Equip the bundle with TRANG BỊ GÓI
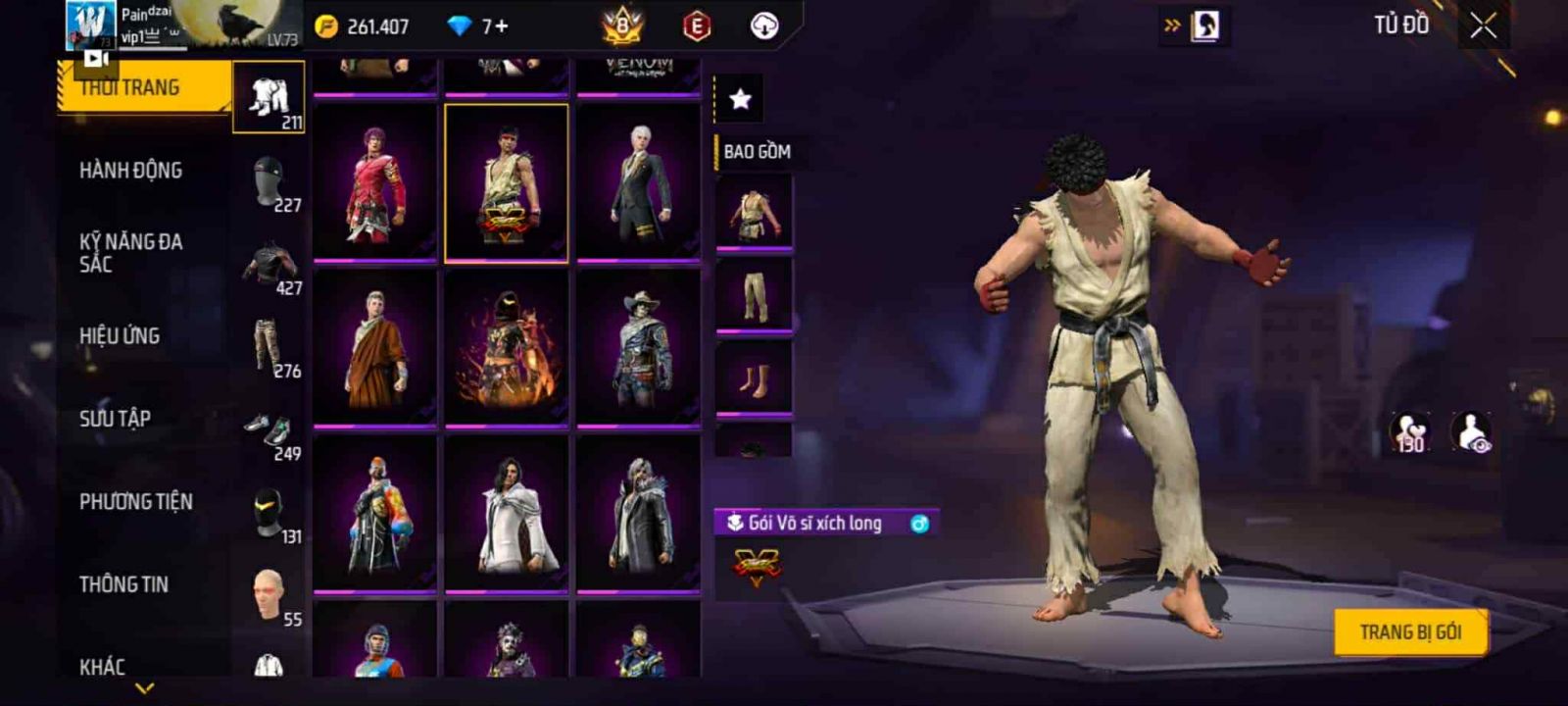Image resolution: width=1568 pixels, height=706 pixels. click(1410, 632)
